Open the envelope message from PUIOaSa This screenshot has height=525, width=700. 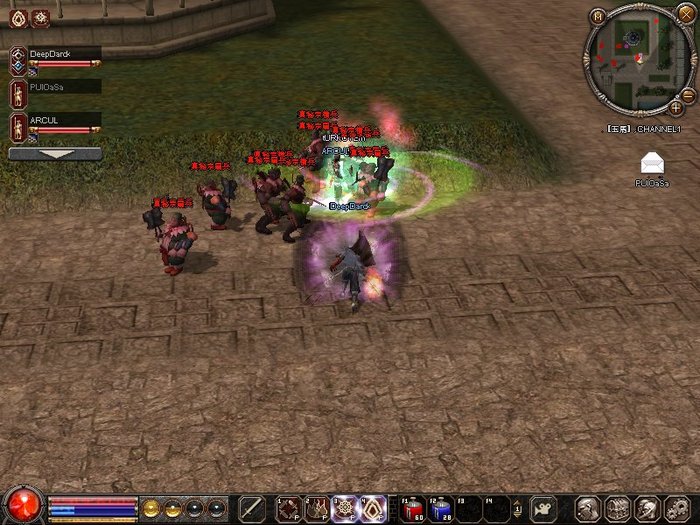(x=652, y=164)
